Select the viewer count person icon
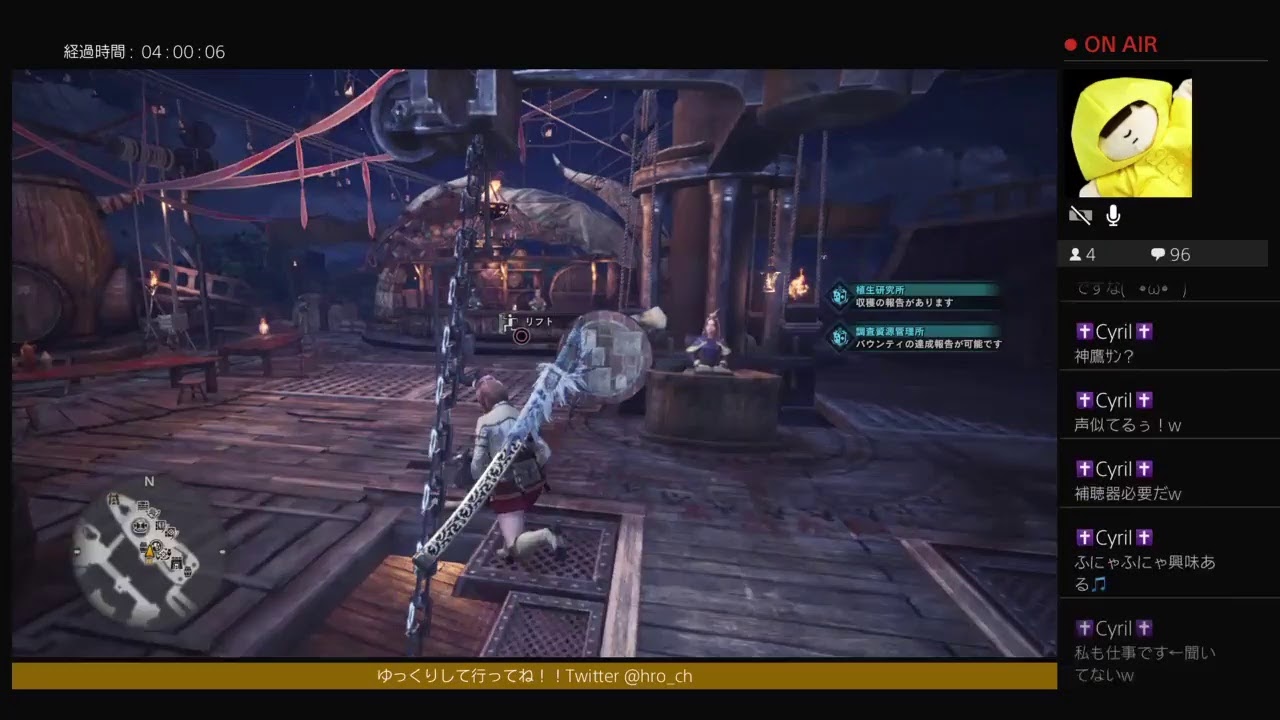 1075,254
